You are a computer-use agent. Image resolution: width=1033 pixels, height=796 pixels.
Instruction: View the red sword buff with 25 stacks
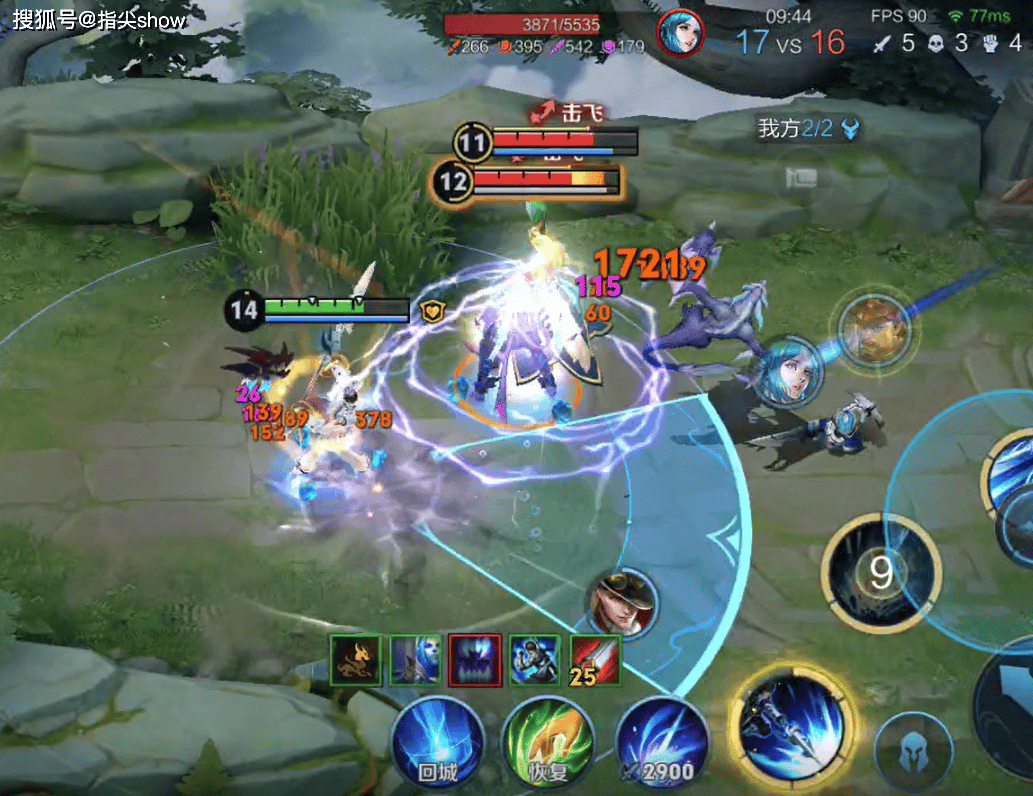click(595, 660)
